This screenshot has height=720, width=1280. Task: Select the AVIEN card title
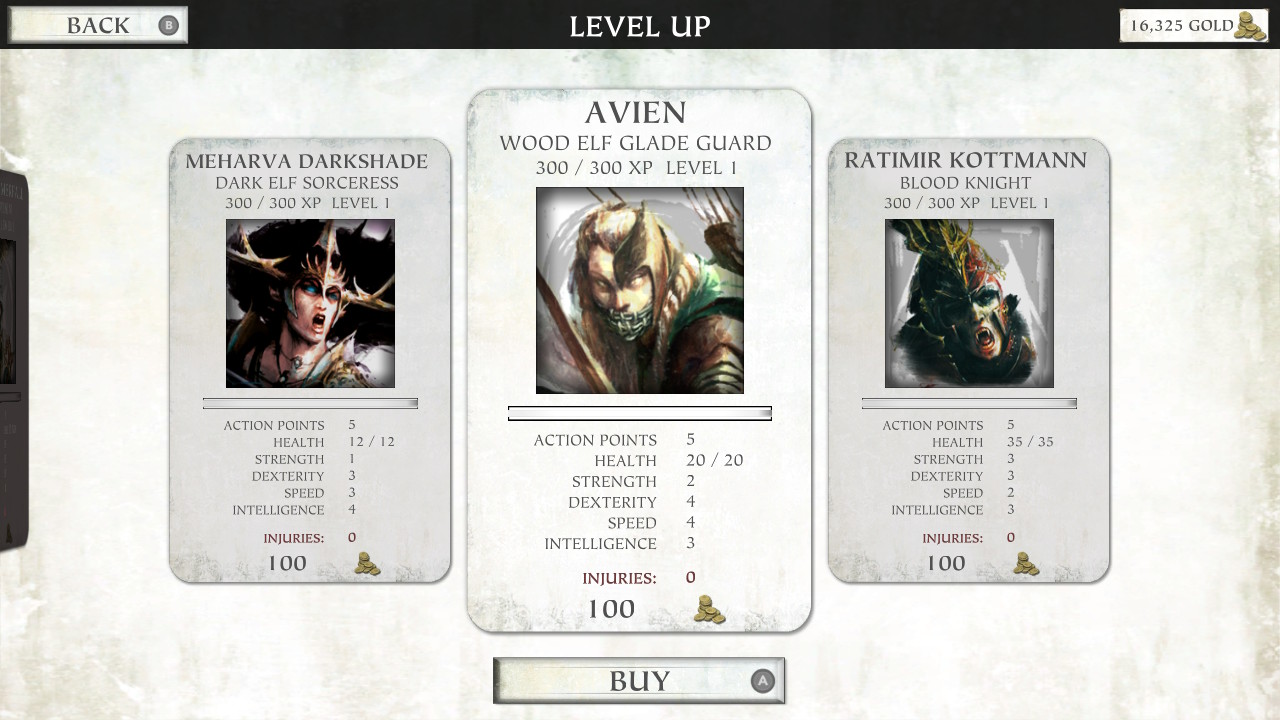click(639, 113)
